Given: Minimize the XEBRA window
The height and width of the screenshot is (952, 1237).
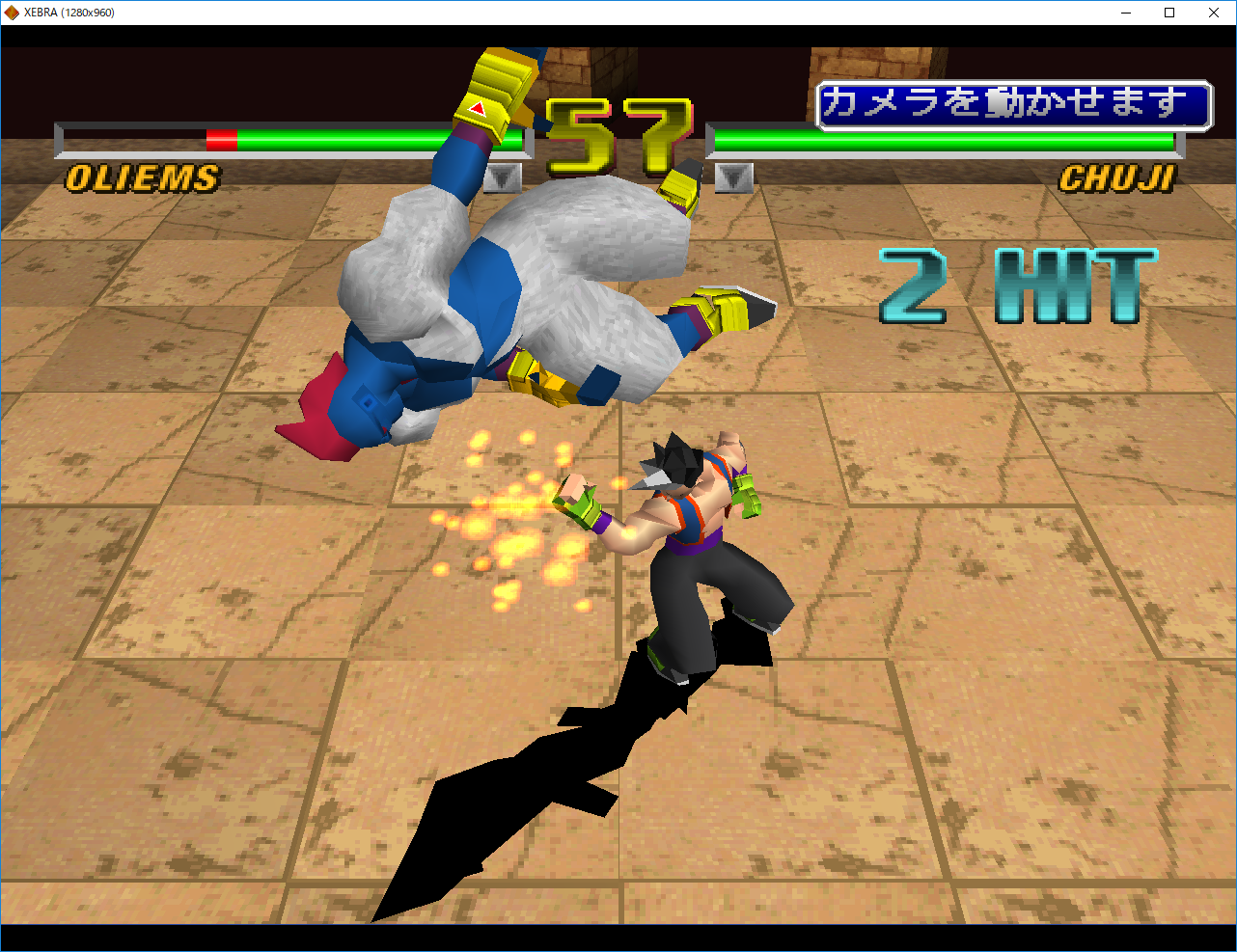Looking at the screenshot, I should click(x=1126, y=13).
